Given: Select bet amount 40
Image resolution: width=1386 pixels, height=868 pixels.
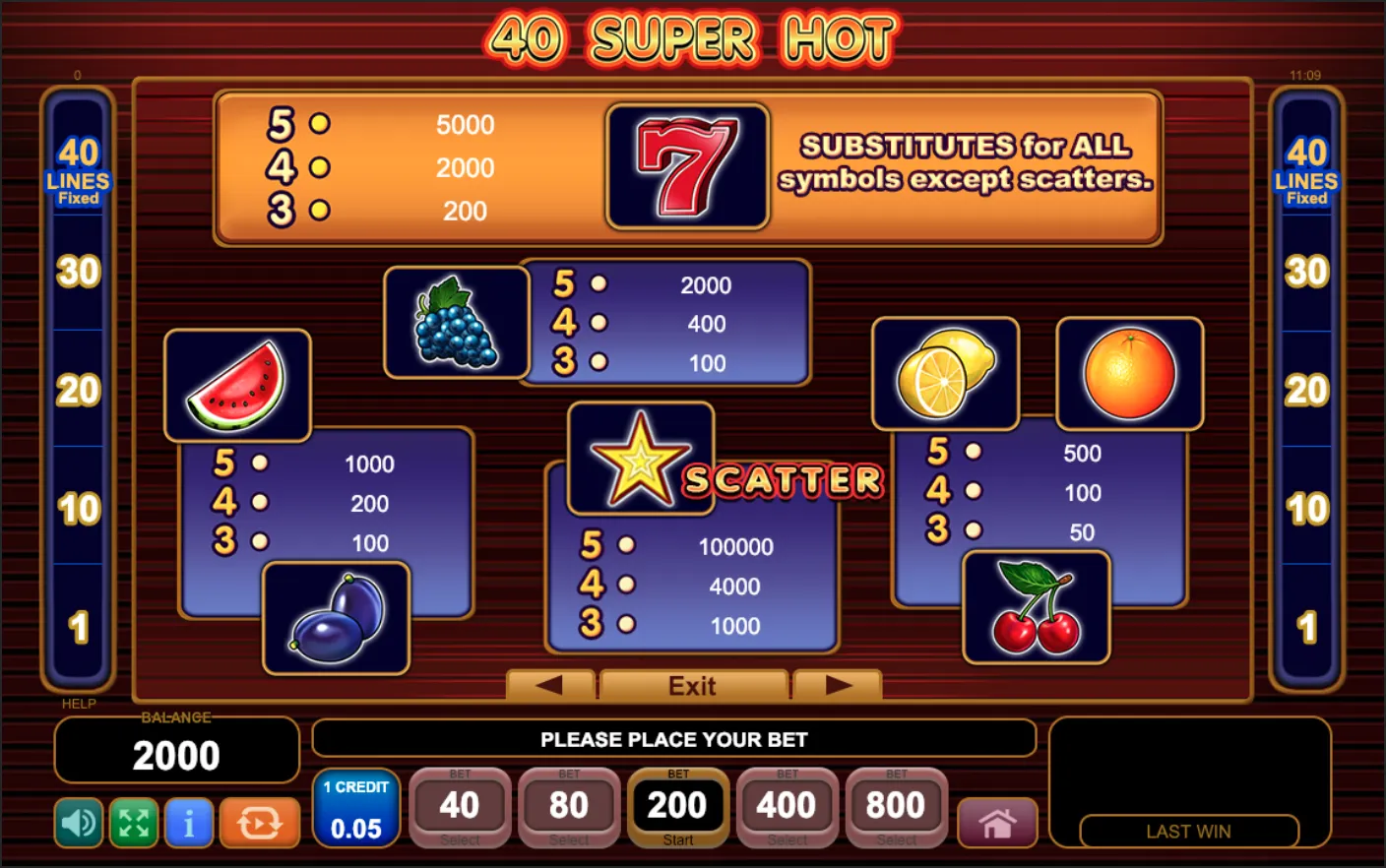Looking at the screenshot, I should [460, 805].
